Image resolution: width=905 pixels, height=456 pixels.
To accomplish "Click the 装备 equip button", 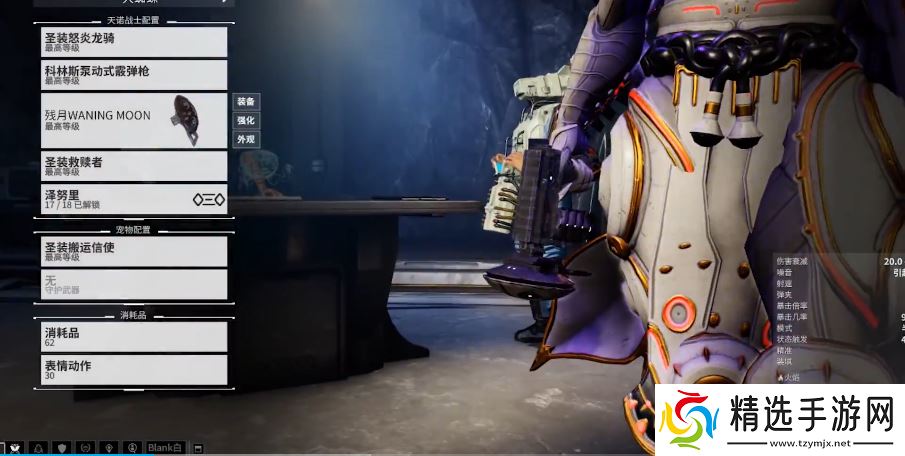I will pyautogui.click(x=245, y=101).
